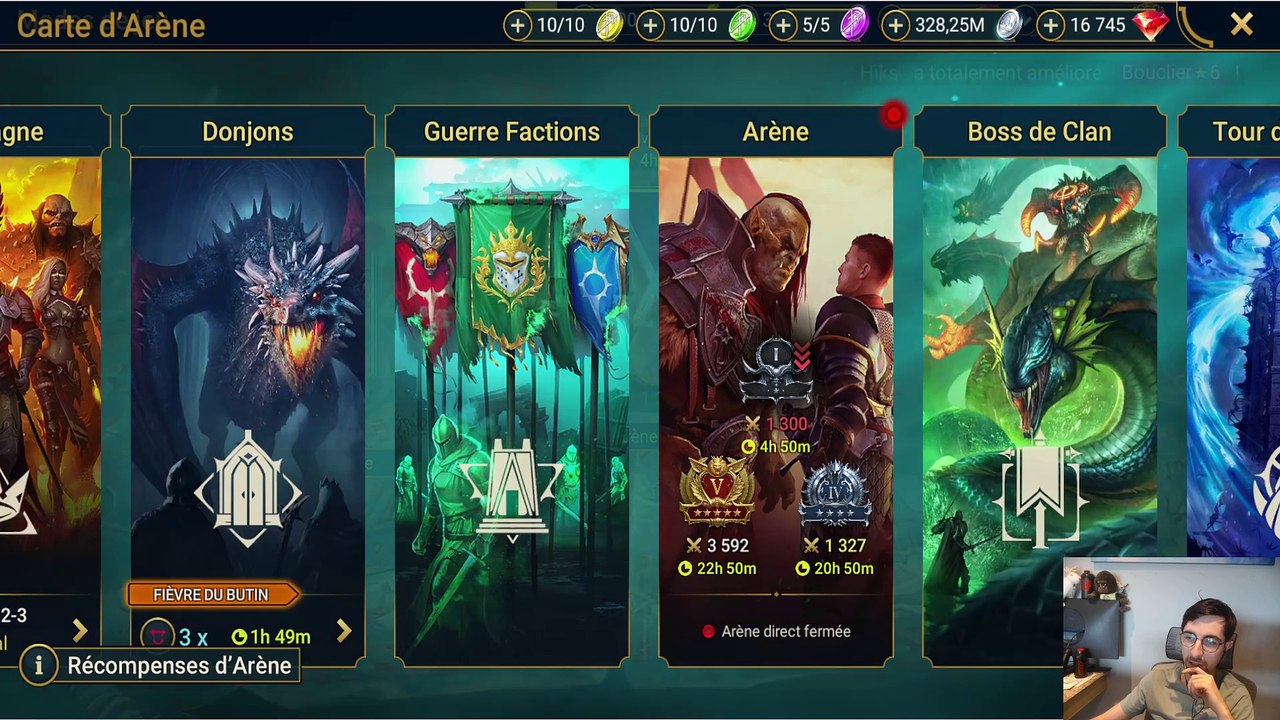Close the Carte d'Arène screen
This screenshot has width=1280, height=720.
tap(1241, 25)
